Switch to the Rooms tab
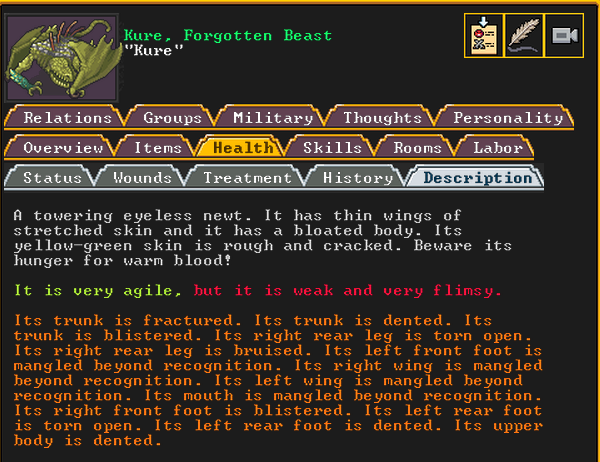 click(x=417, y=148)
